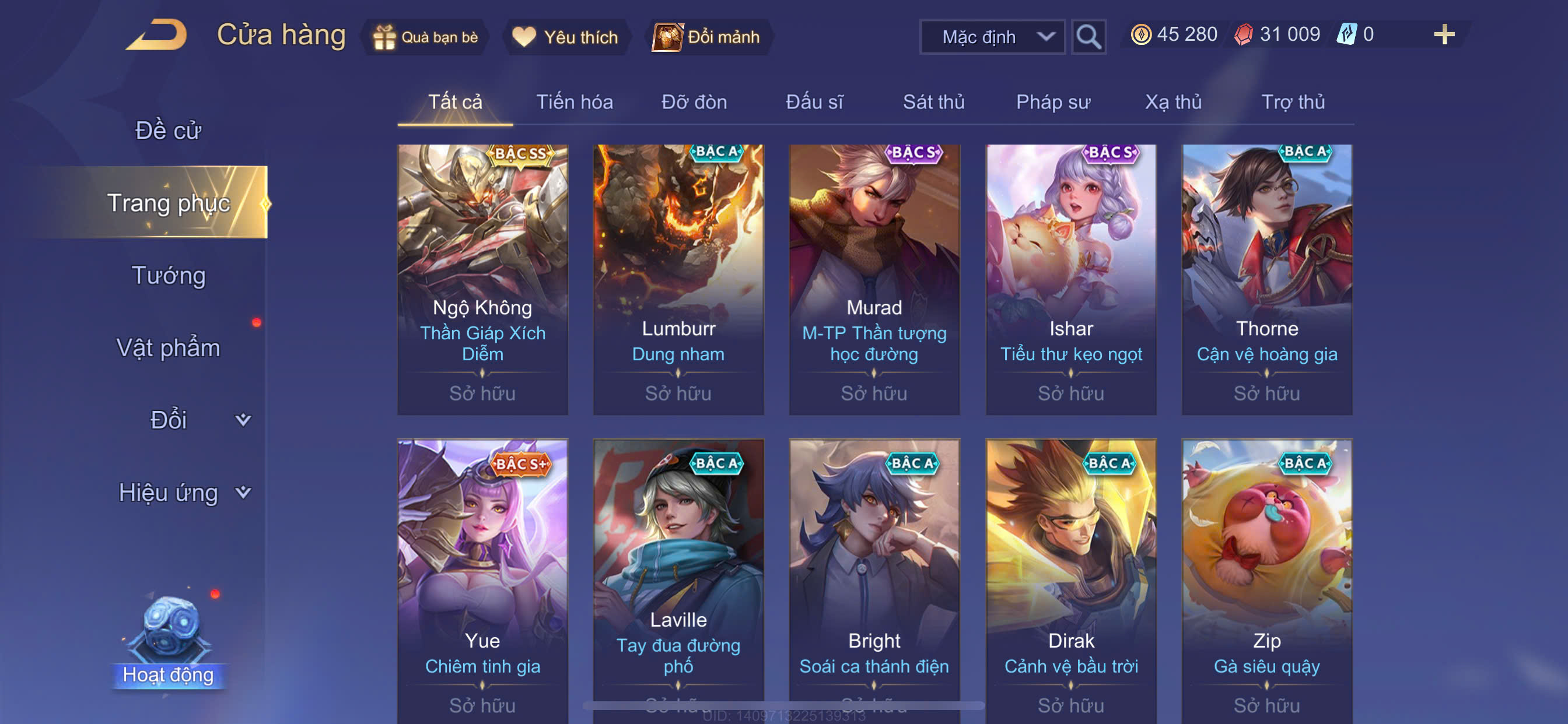View the Zip Gà siêu quậy skin card
This screenshot has width=1568, height=724.
tap(1266, 578)
